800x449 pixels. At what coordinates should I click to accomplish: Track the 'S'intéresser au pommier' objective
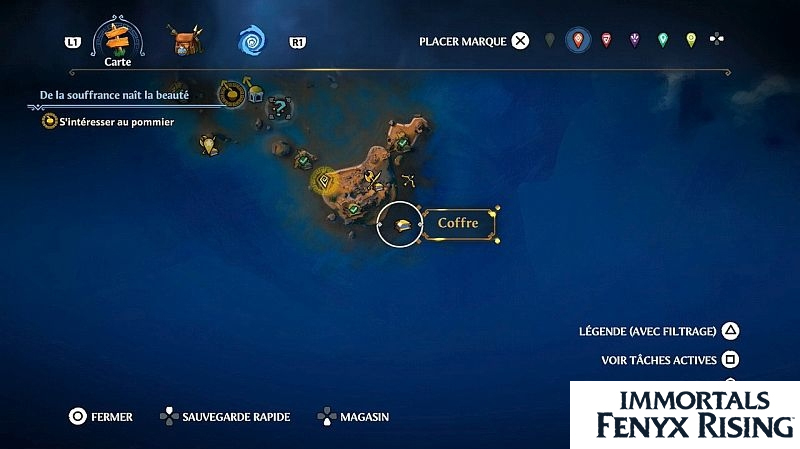[110, 122]
